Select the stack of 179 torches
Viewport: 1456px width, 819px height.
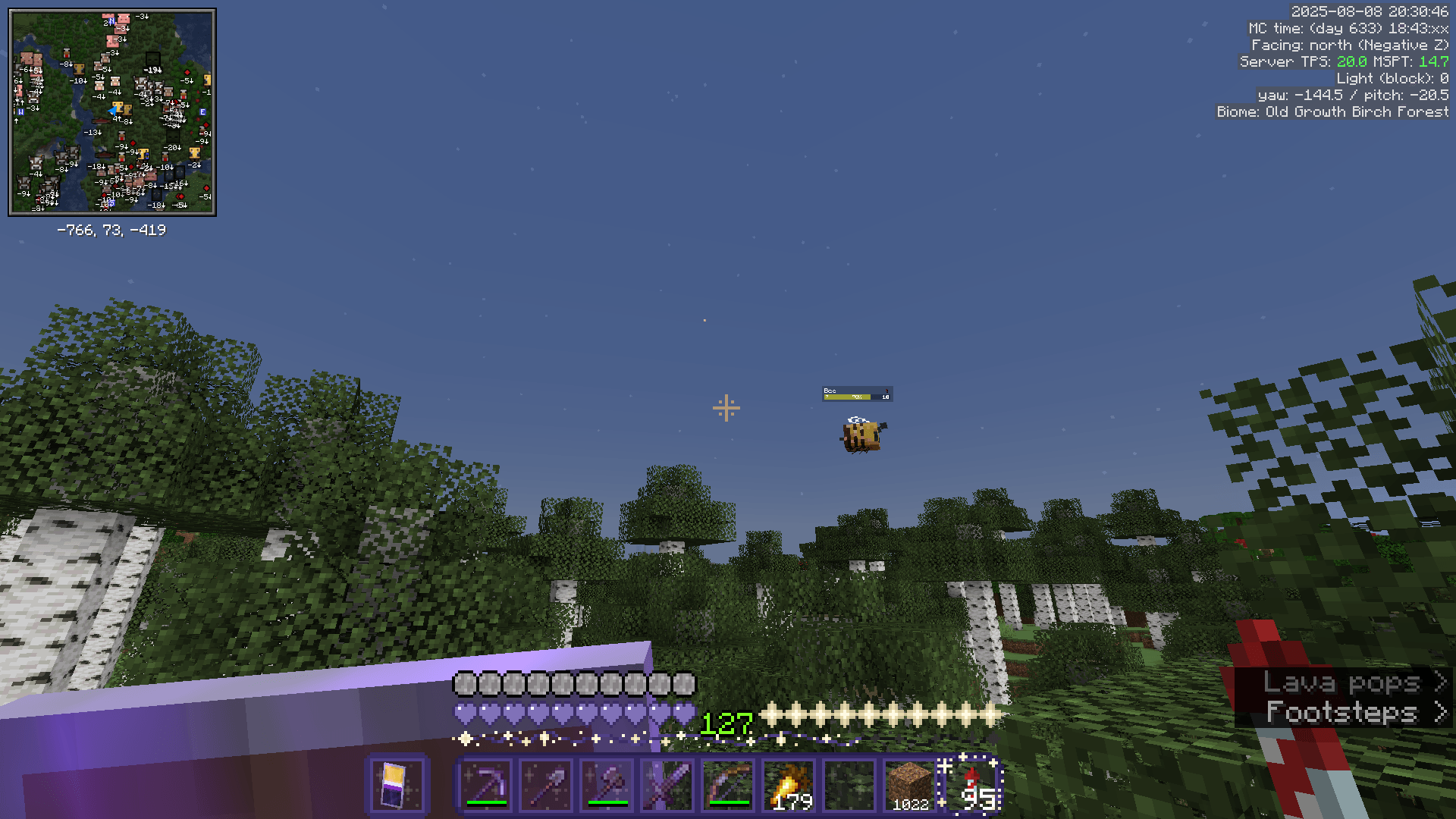point(789,785)
